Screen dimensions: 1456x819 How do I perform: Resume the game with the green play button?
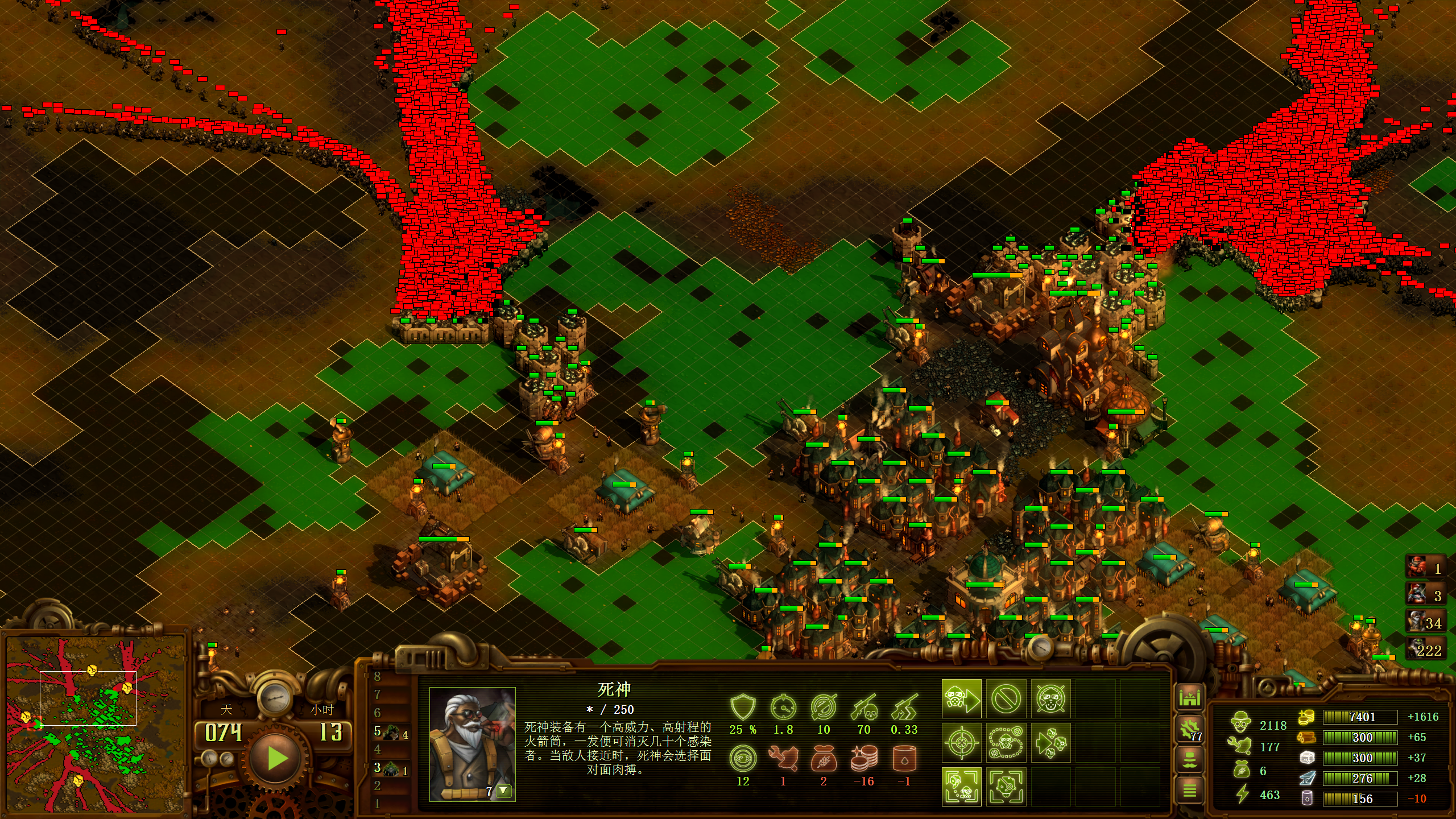(x=277, y=758)
